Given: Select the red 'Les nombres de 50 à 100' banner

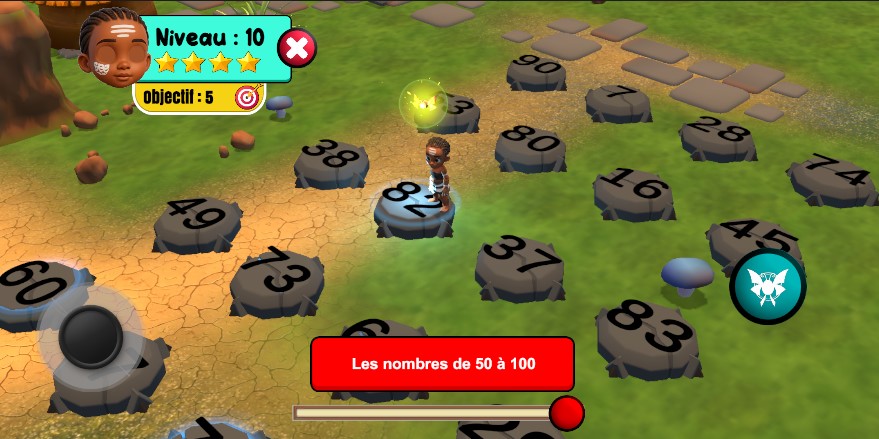Looking at the screenshot, I should 442,364.
